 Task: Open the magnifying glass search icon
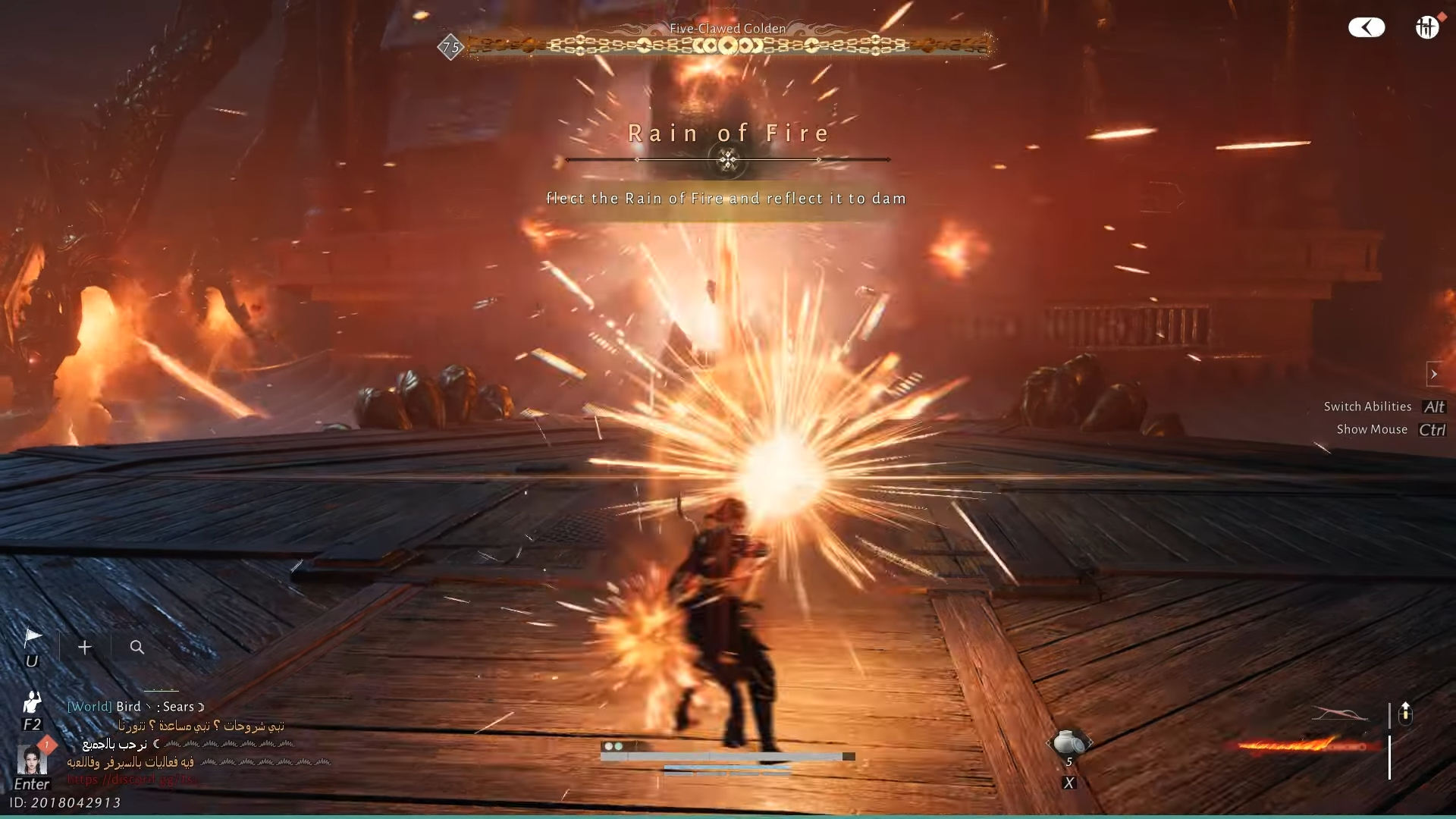pos(136,648)
